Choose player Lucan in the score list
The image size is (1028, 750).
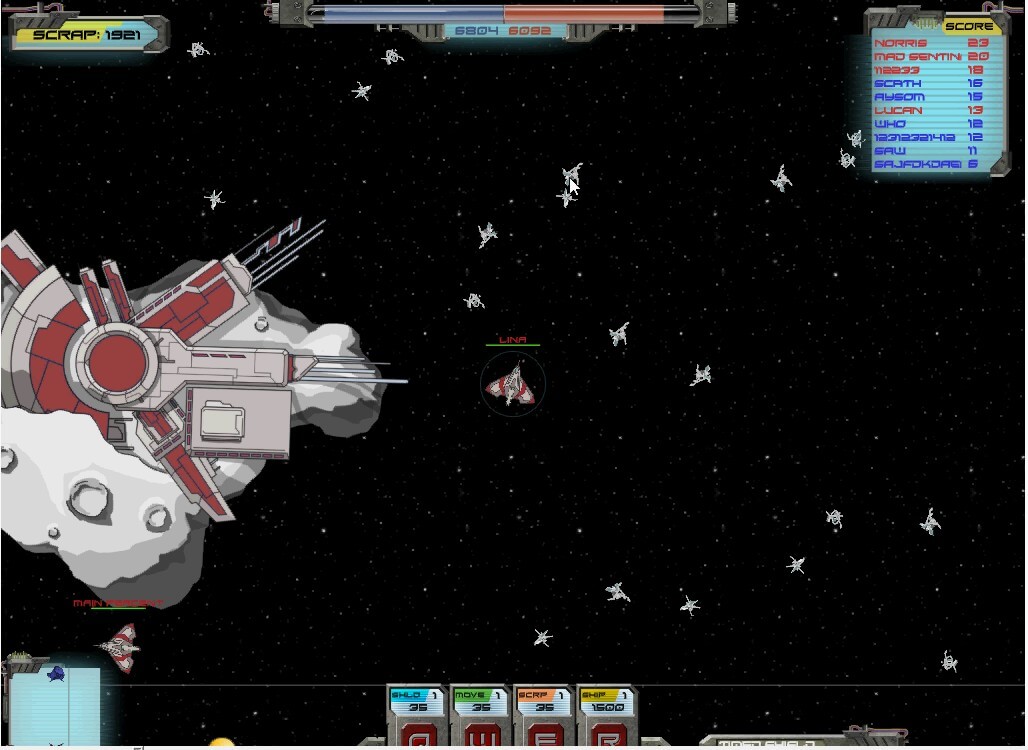(931, 111)
